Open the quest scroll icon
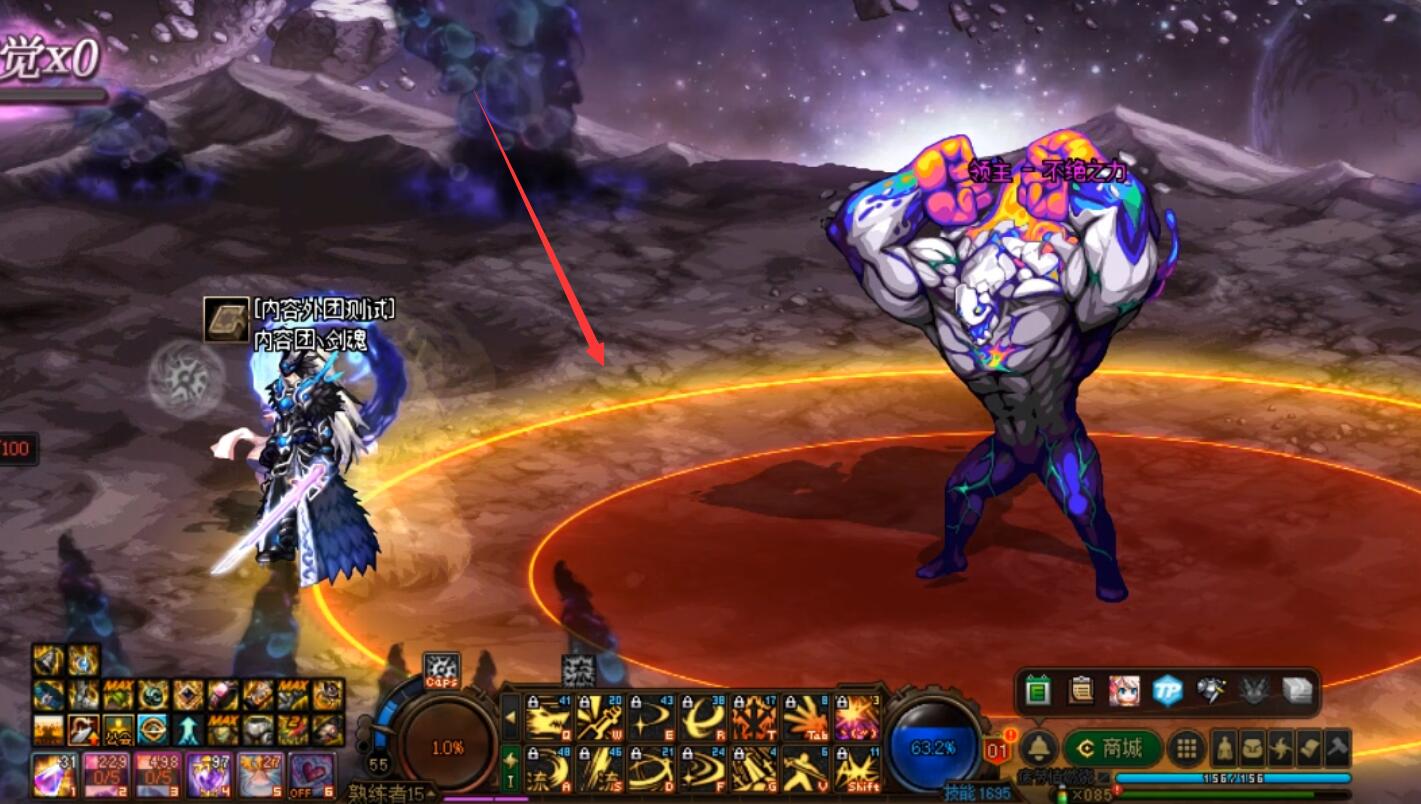The height and width of the screenshot is (804, 1421). pyautogui.click(x=1310, y=748)
